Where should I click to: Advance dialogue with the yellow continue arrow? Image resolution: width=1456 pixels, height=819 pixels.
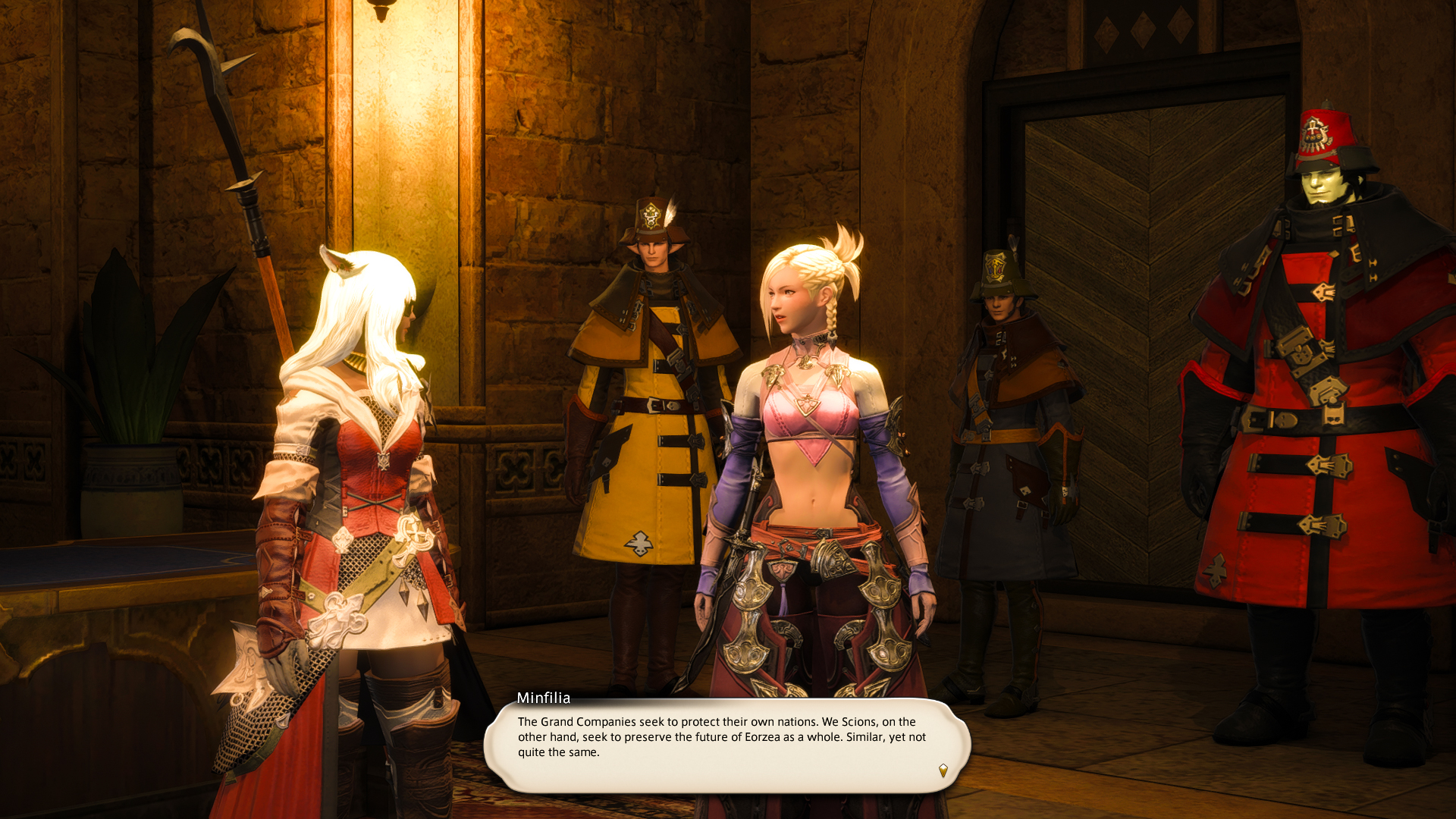pos(943,770)
